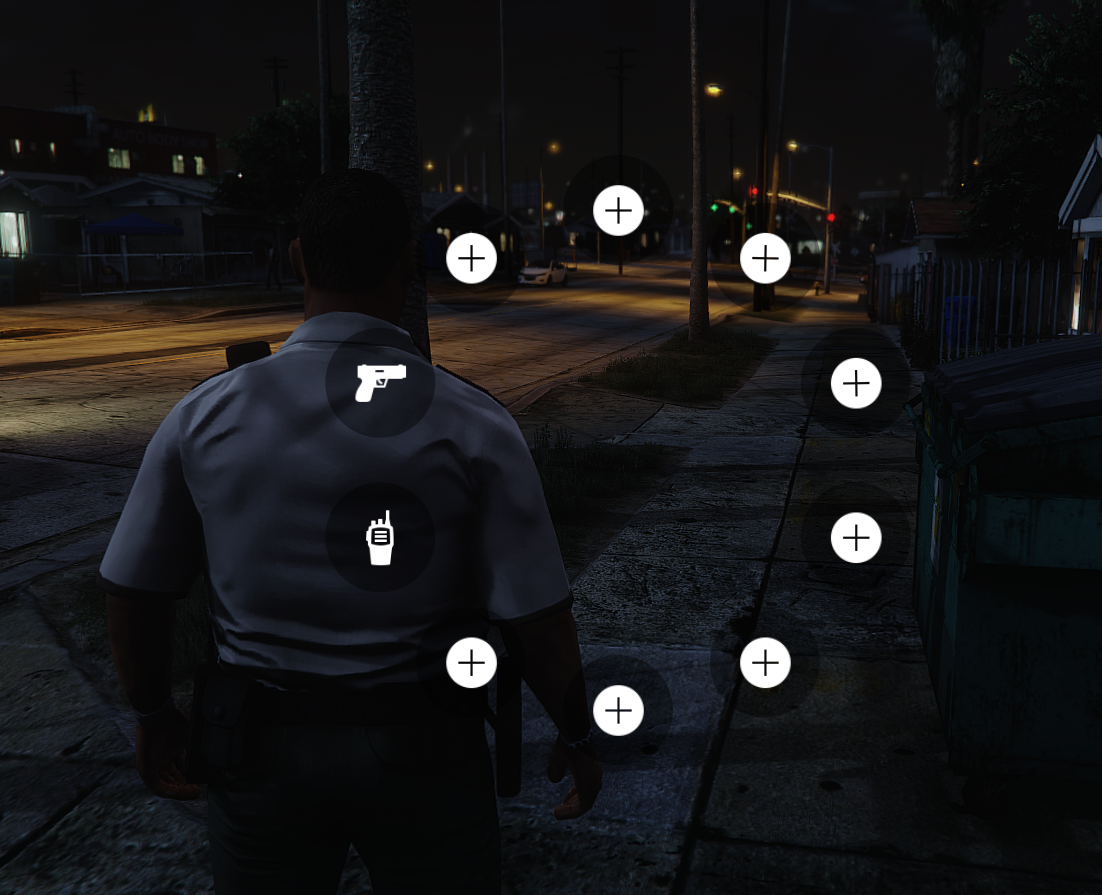Choose the handheld radio slot
Image resolution: width=1102 pixels, height=895 pixels.
pos(380,538)
